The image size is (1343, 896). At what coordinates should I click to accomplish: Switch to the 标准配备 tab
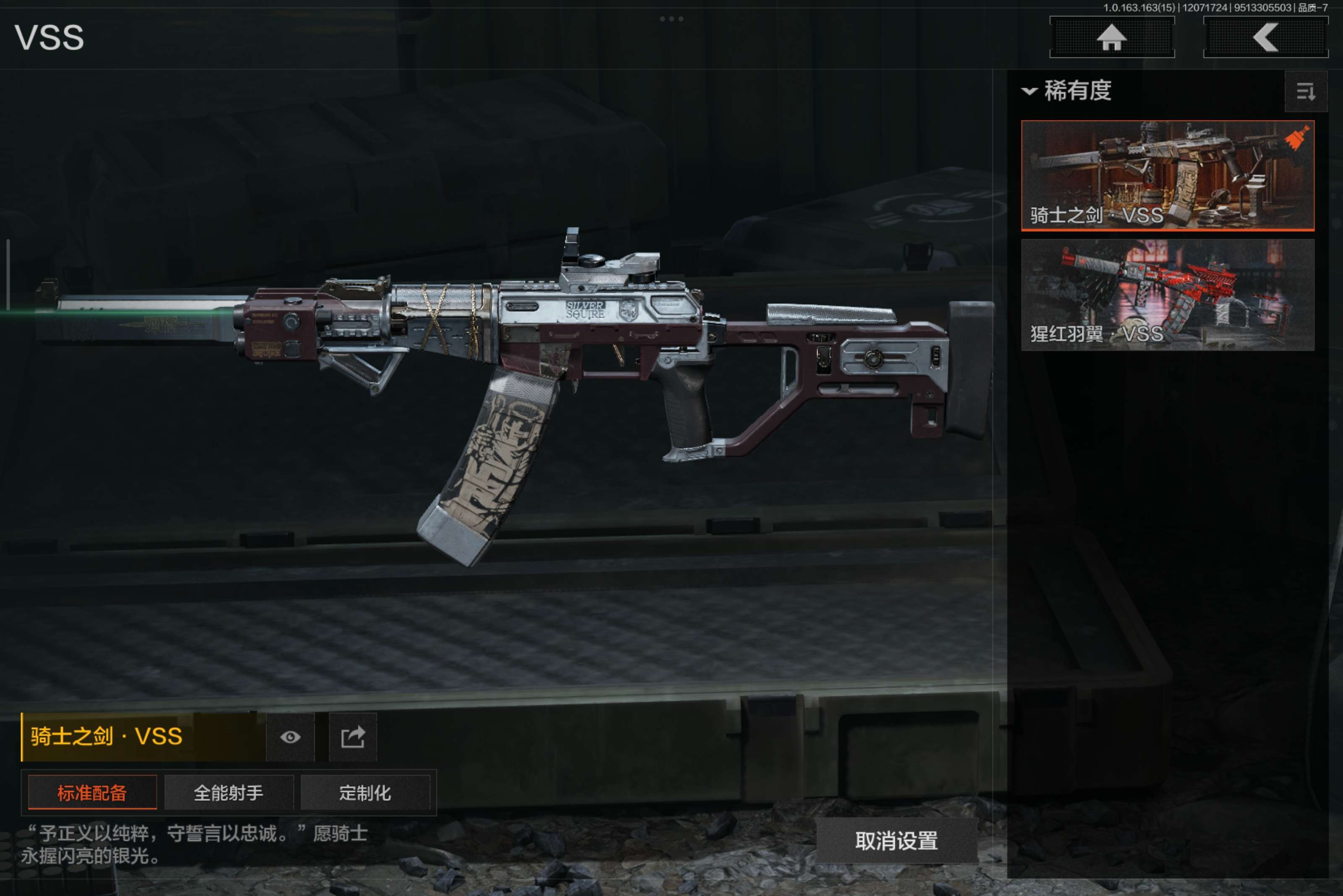tap(92, 792)
